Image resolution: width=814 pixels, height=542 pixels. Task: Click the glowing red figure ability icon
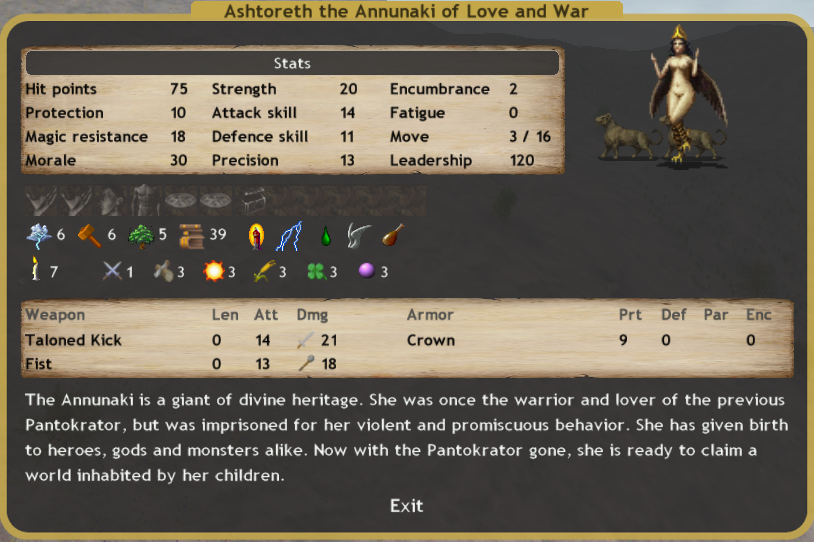pos(257,236)
